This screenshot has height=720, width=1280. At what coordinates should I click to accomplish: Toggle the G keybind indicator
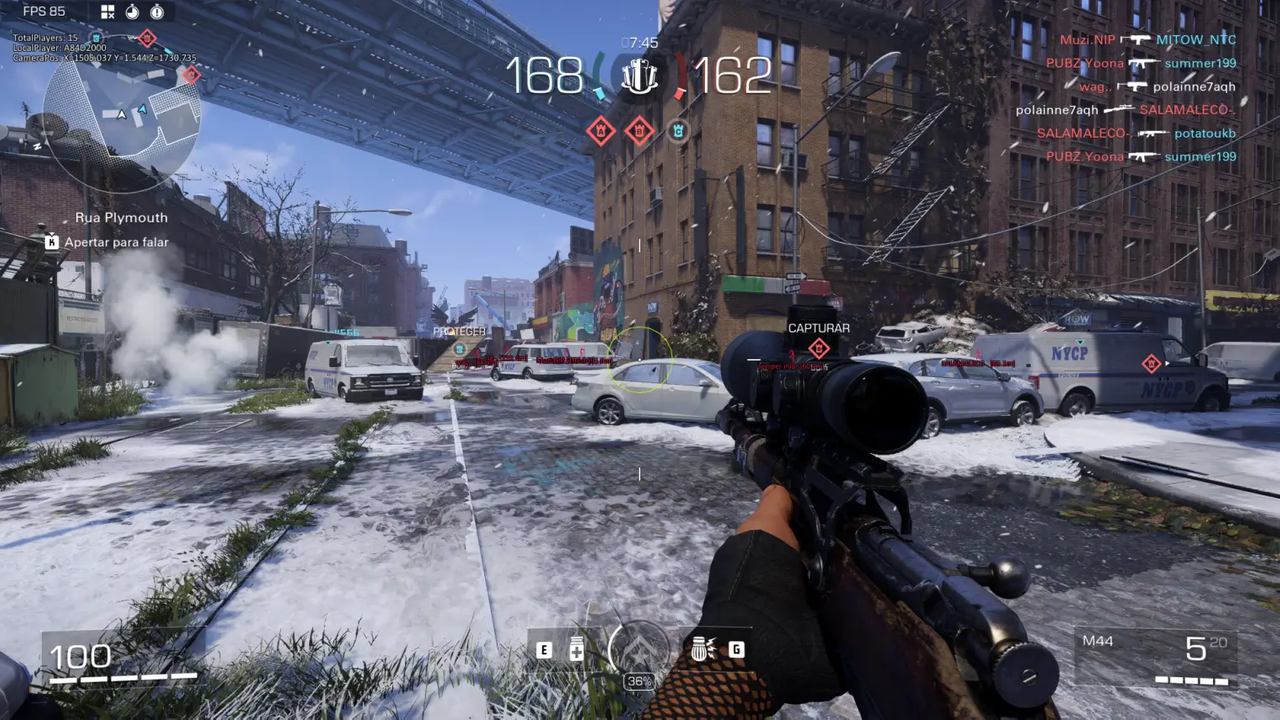(735, 650)
